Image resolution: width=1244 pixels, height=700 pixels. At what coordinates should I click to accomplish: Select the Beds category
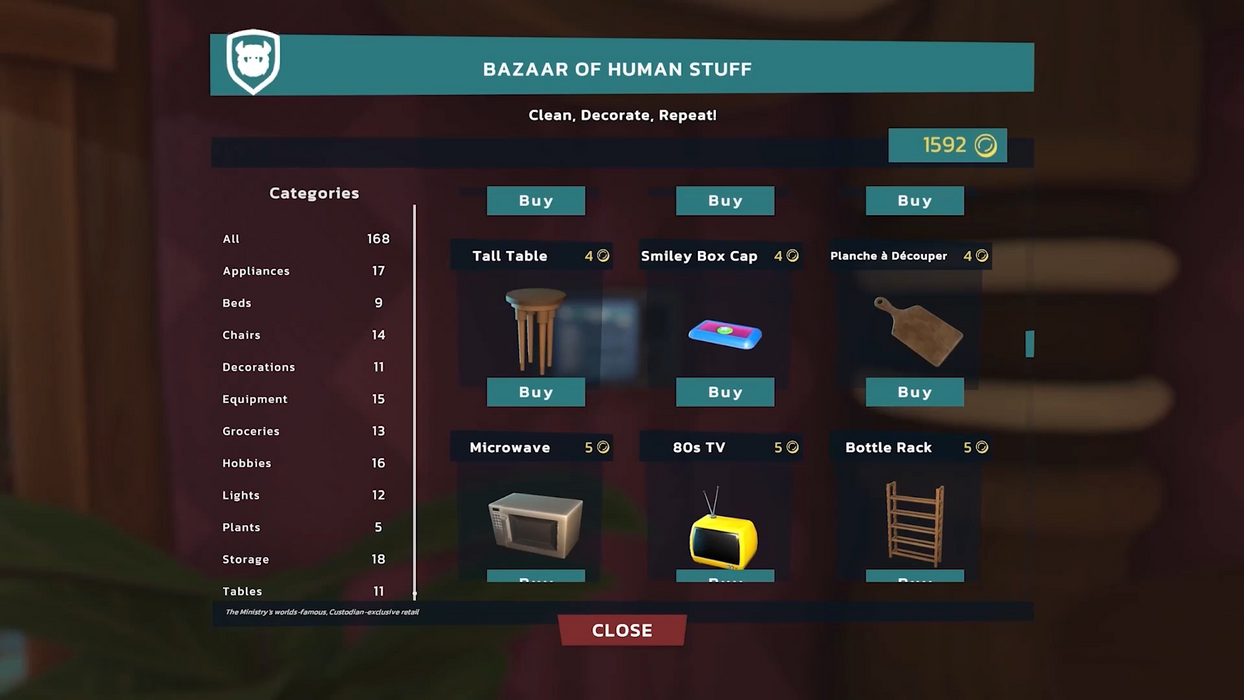[237, 303]
